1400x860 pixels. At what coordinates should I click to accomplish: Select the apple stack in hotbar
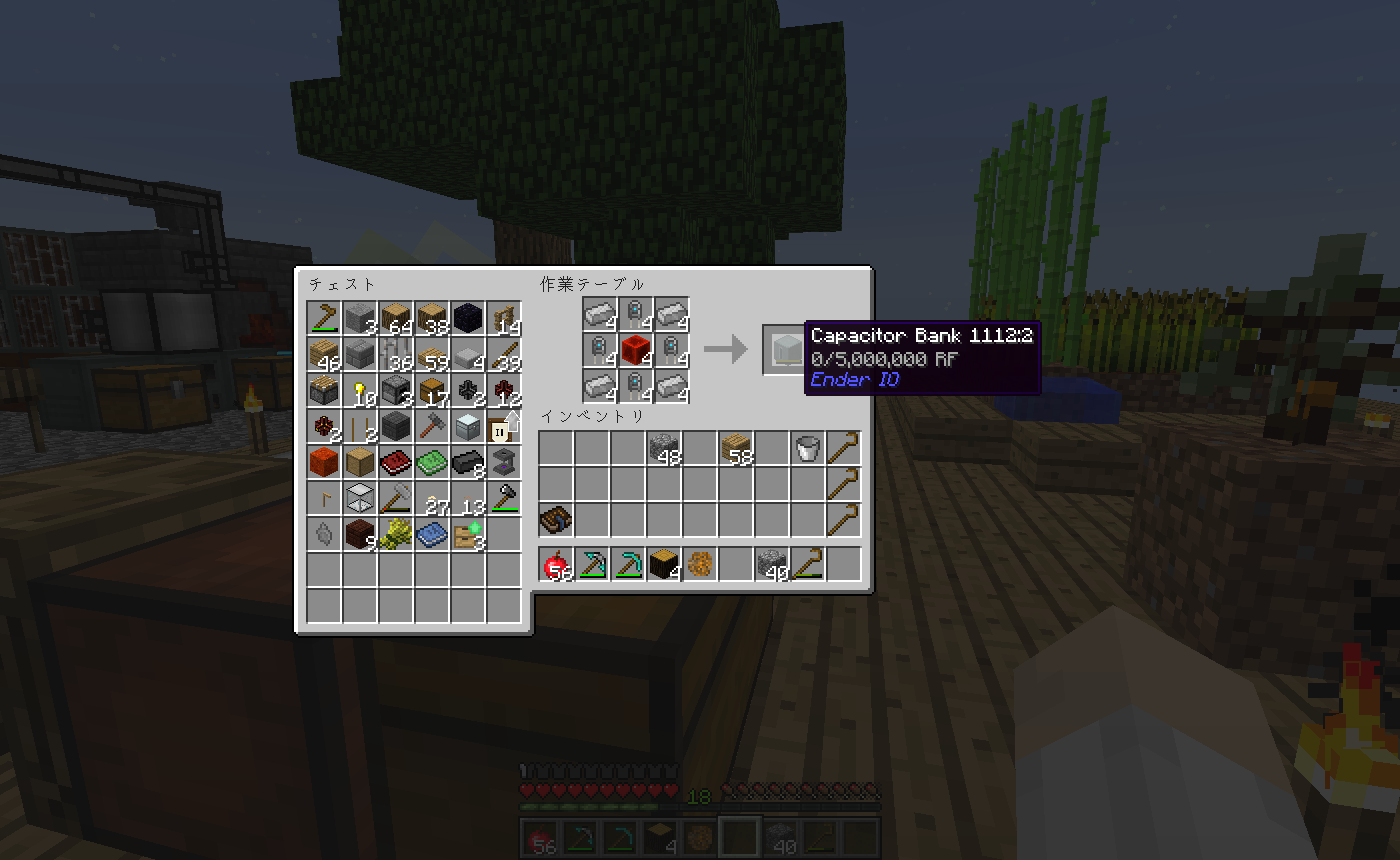coord(555,565)
